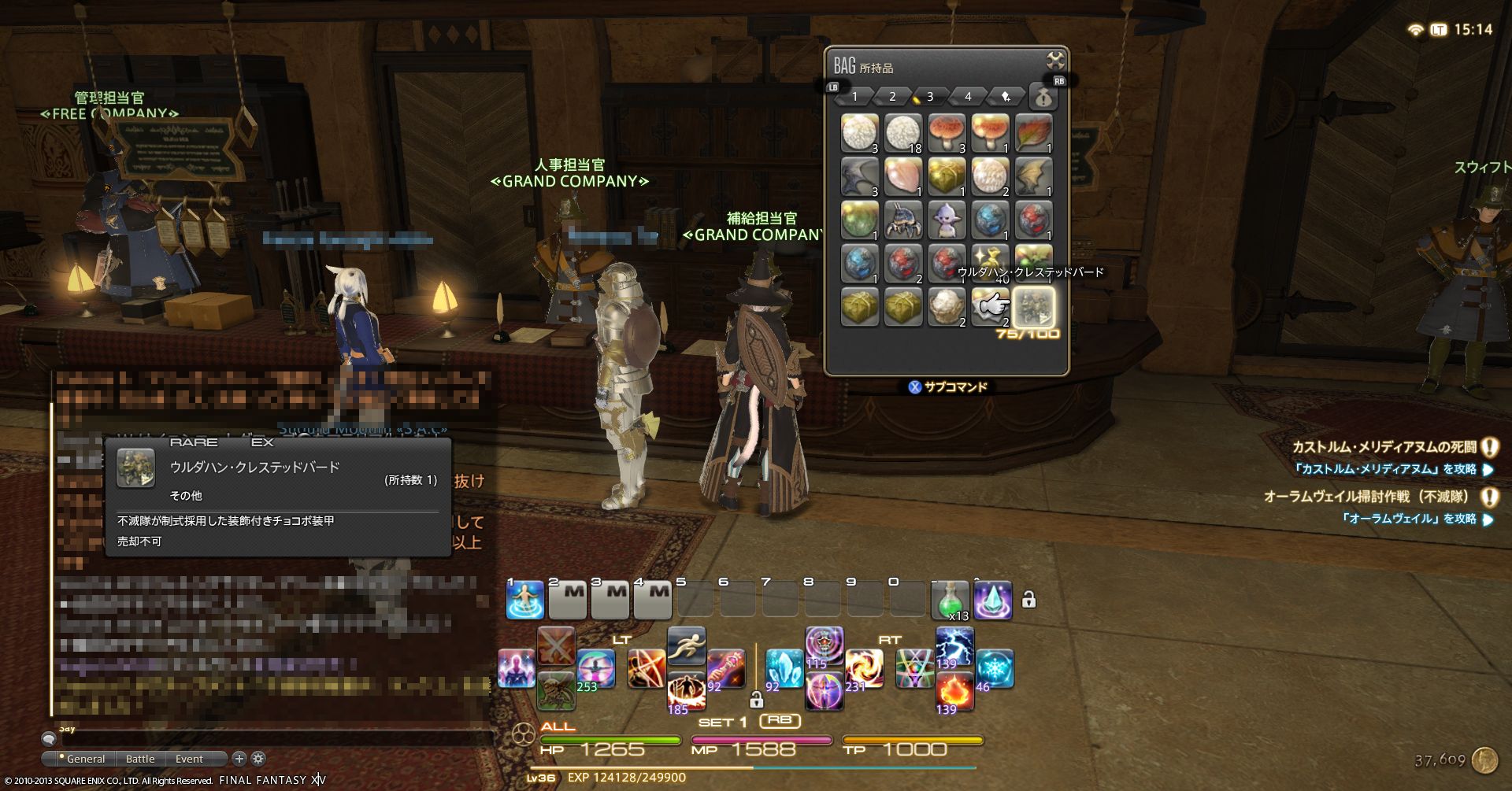Open inventory tab 4
The height and width of the screenshot is (791, 1512).
[x=967, y=96]
